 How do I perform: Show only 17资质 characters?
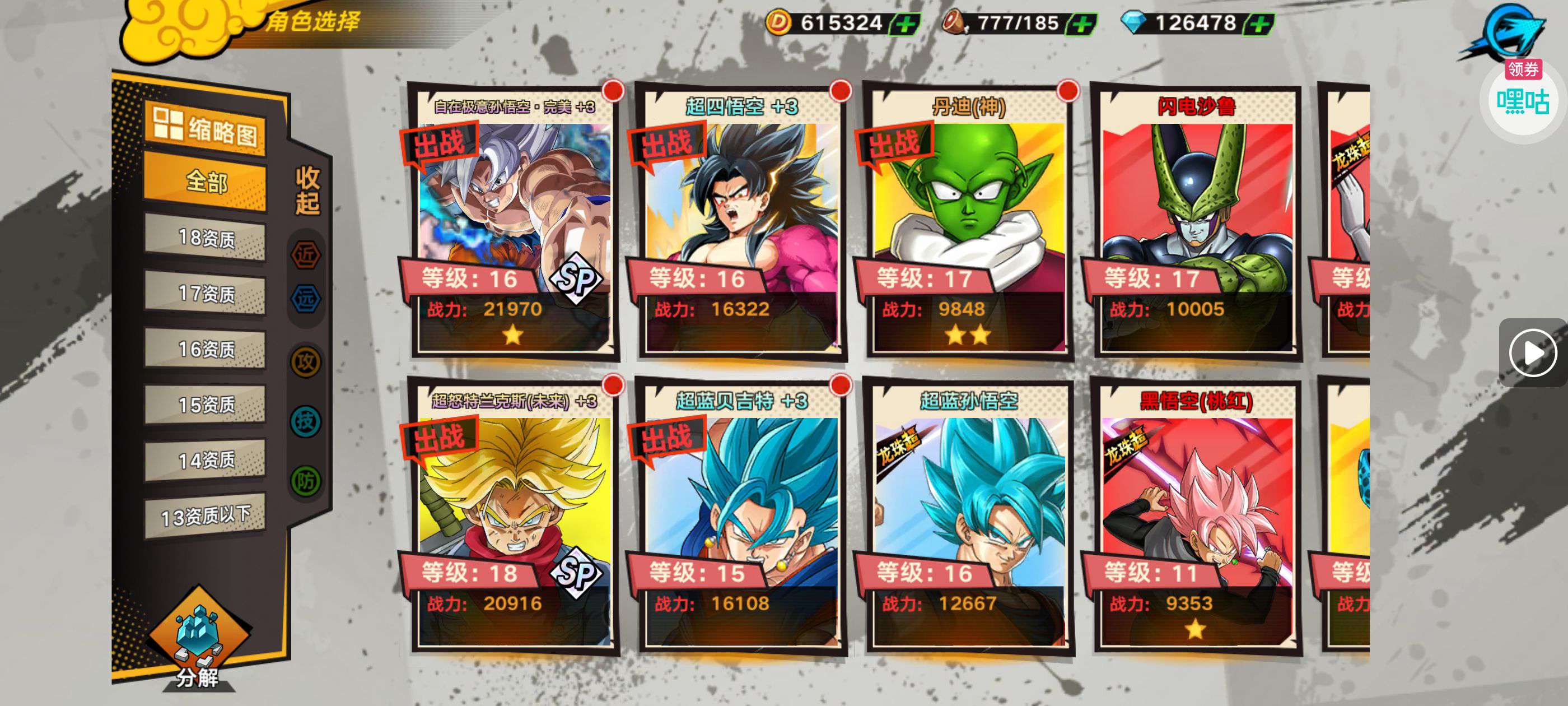pos(205,294)
